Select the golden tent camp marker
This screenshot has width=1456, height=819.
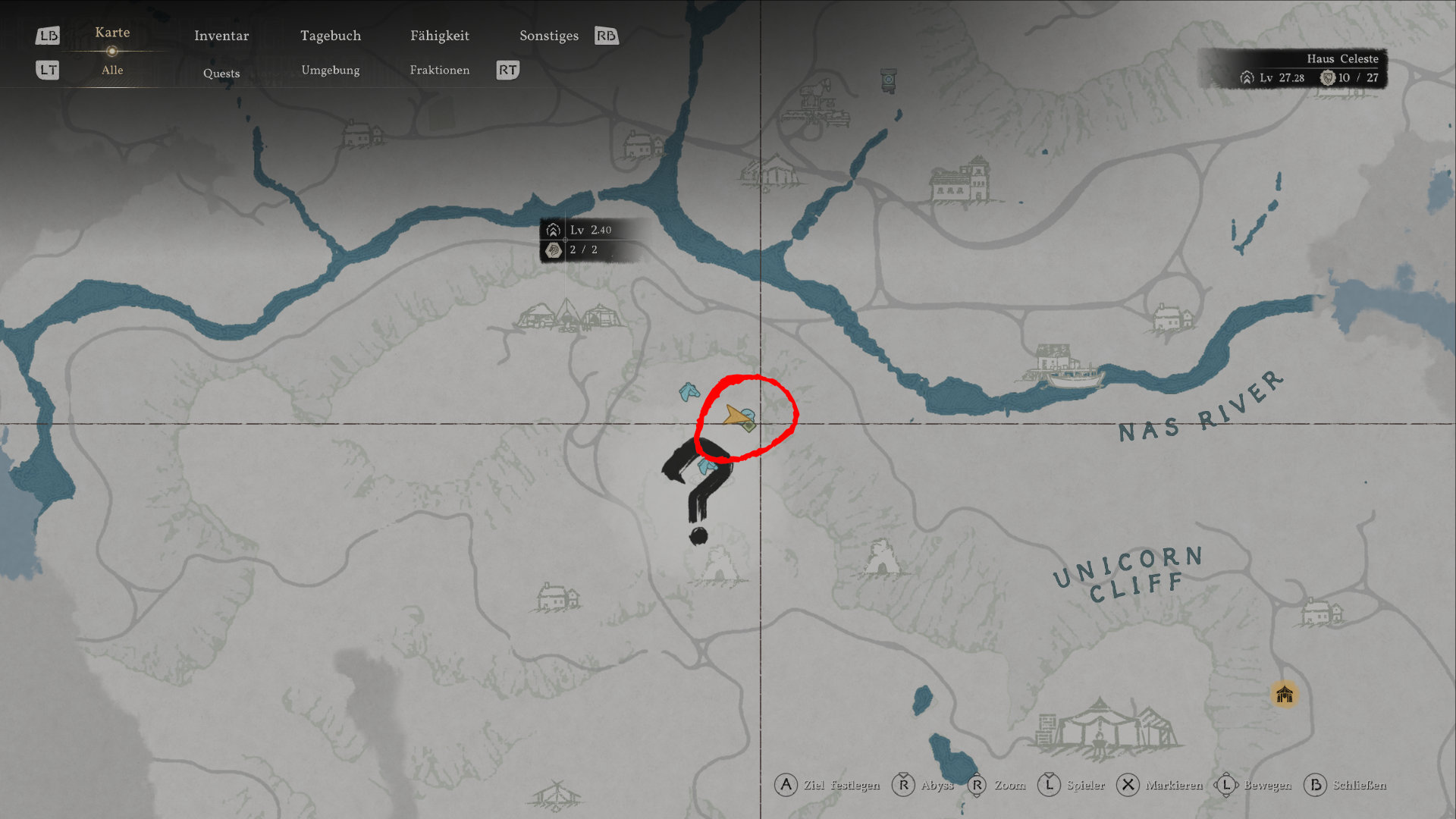pyautogui.click(x=1284, y=694)
